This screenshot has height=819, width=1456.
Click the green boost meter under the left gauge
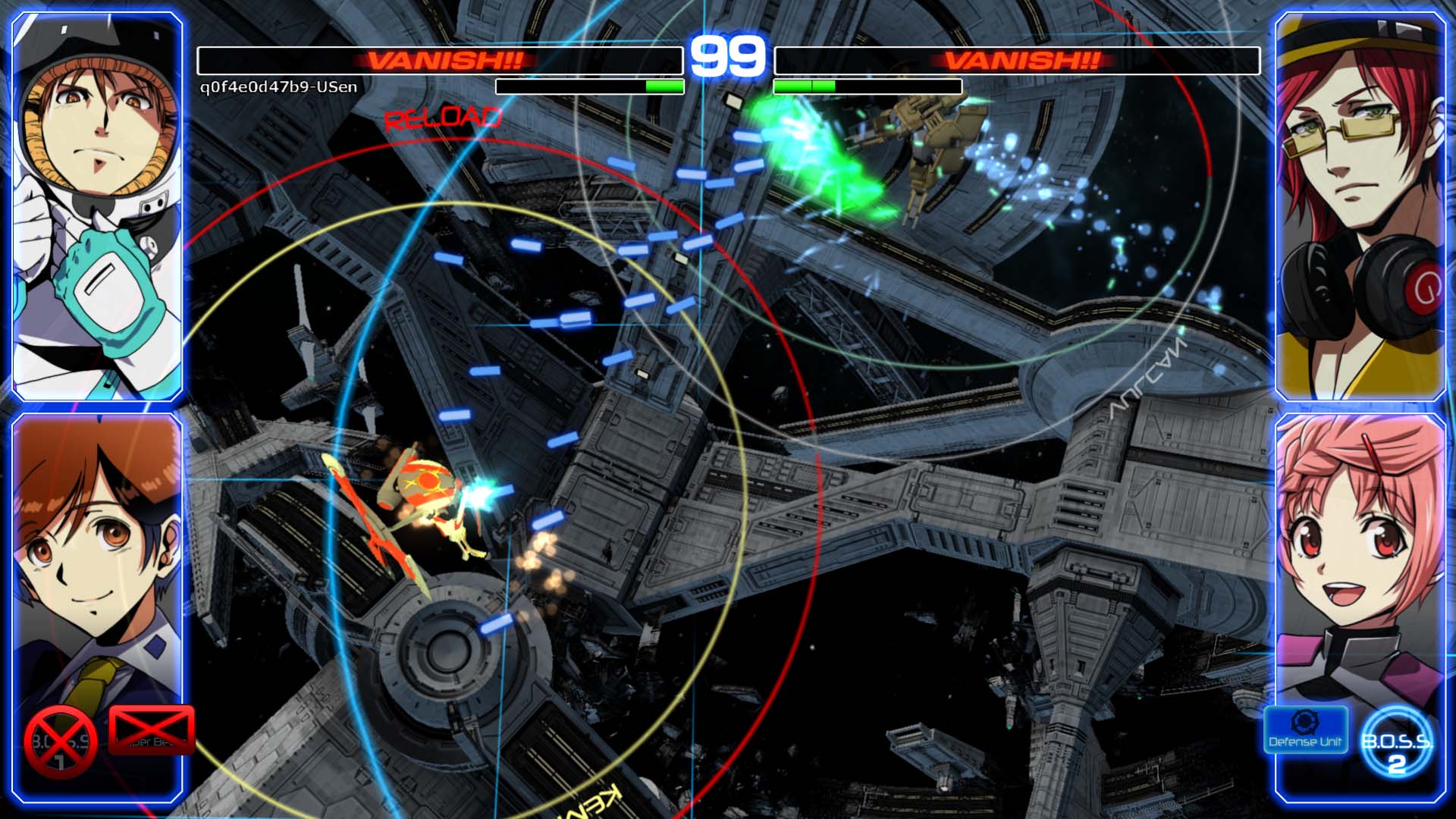[664, 86]
